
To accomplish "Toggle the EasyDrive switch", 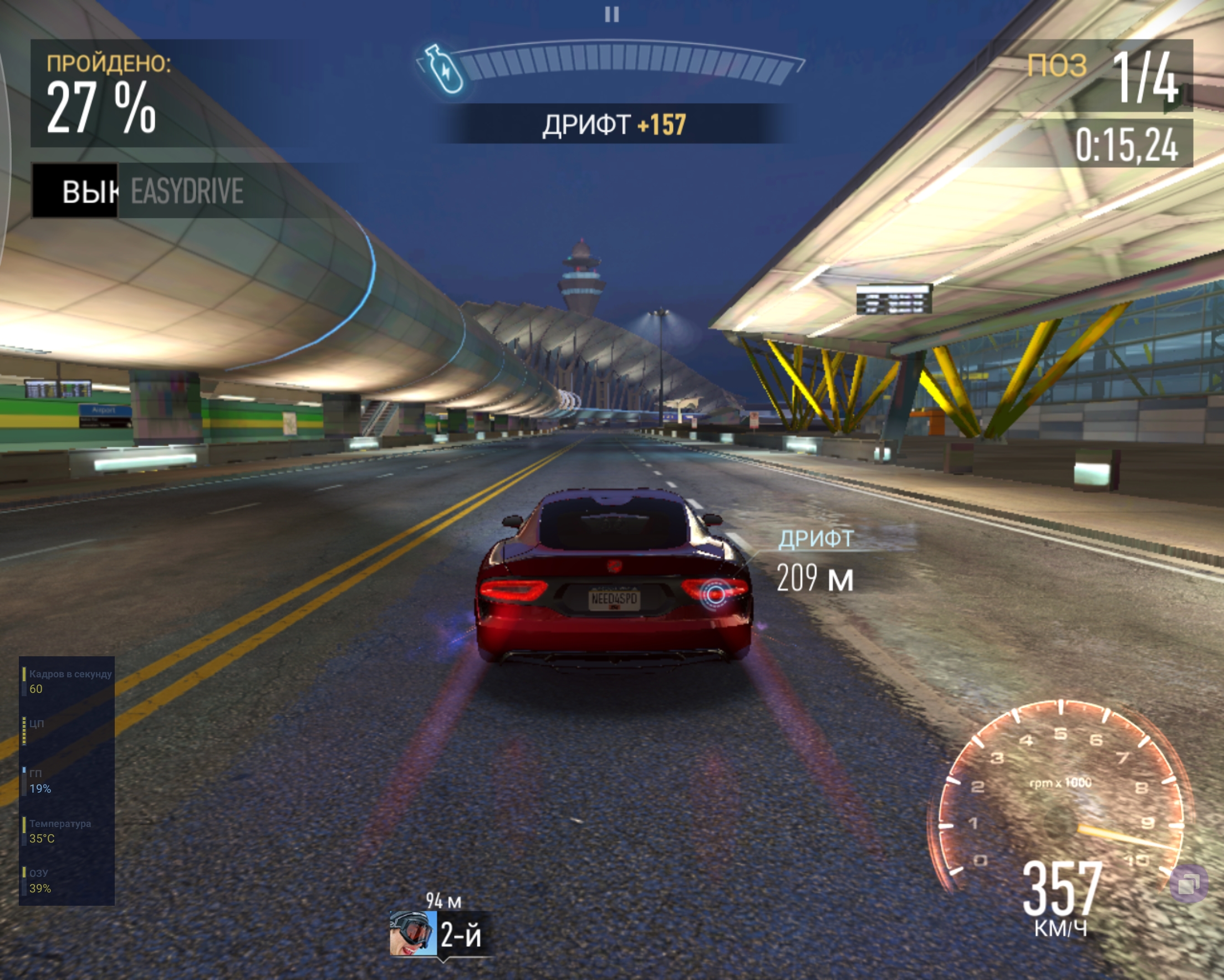I will coord(75,191).
